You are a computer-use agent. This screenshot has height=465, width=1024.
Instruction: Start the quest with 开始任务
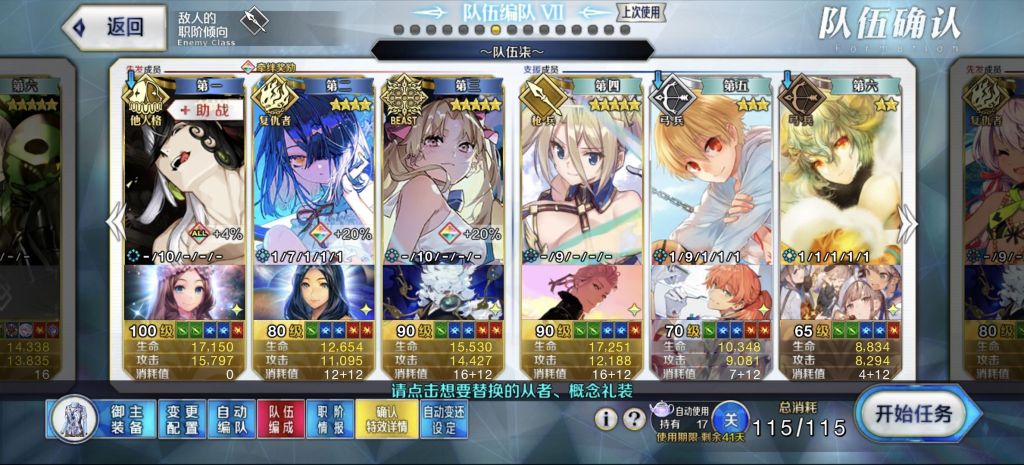point(913,413)
